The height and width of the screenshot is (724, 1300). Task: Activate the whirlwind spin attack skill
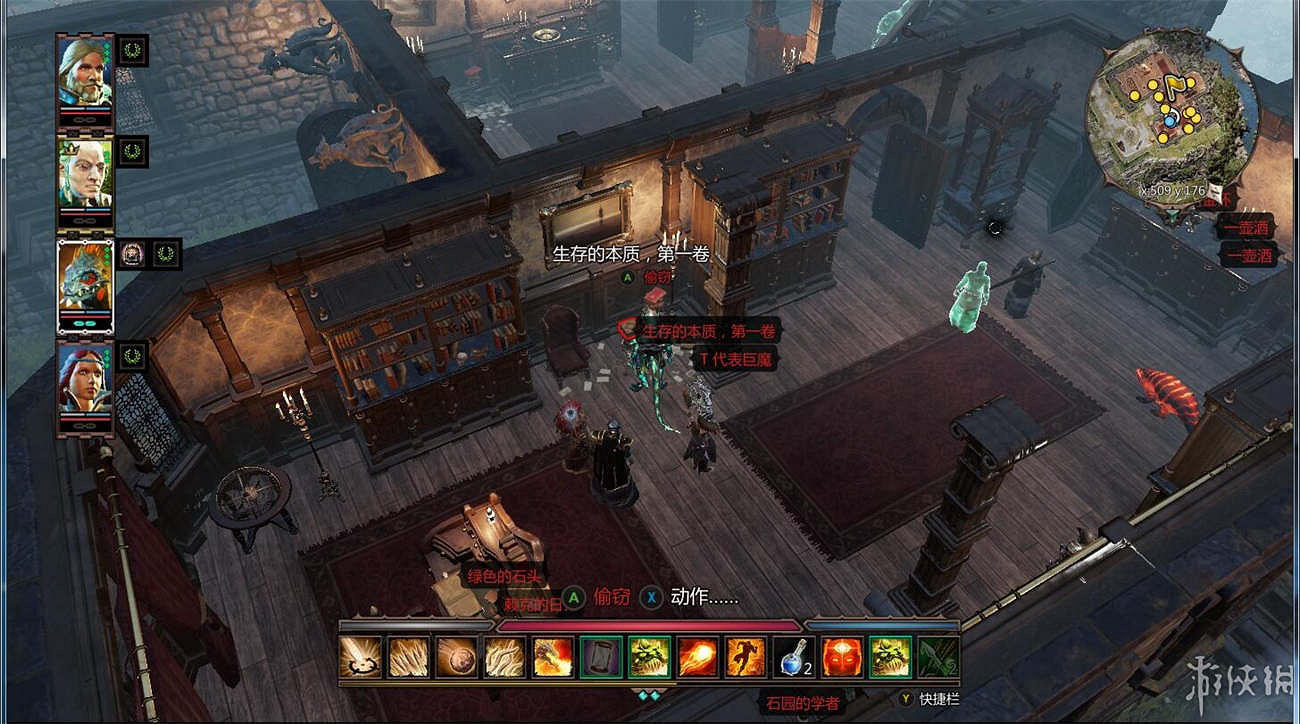pos(359,657)
